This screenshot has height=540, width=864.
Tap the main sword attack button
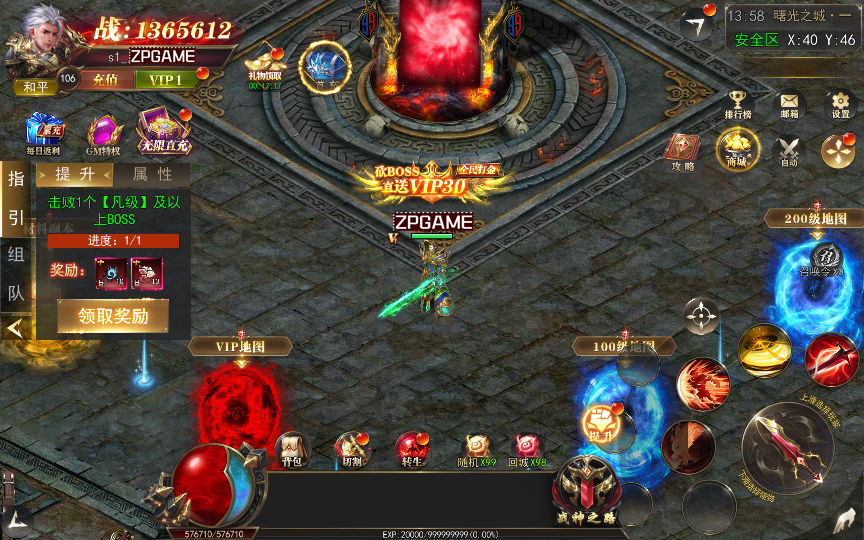coord(786,441)
